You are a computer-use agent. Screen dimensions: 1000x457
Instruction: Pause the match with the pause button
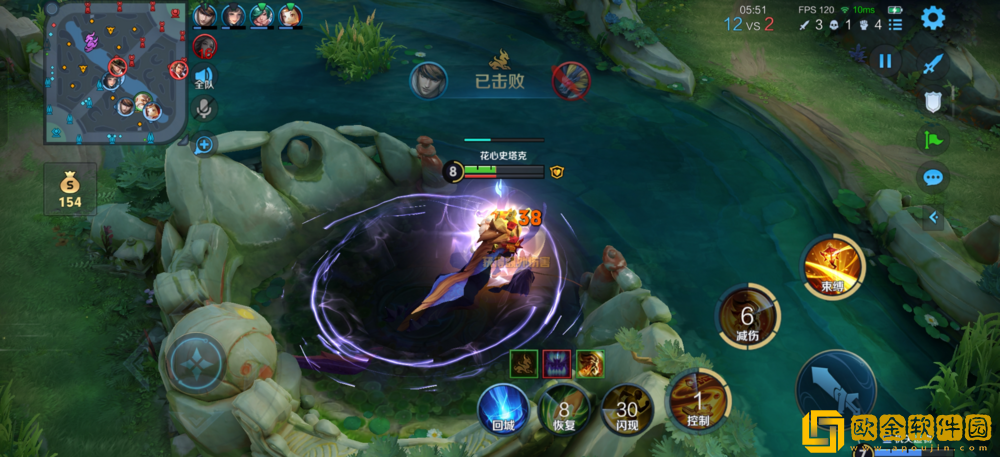[885, 61]
